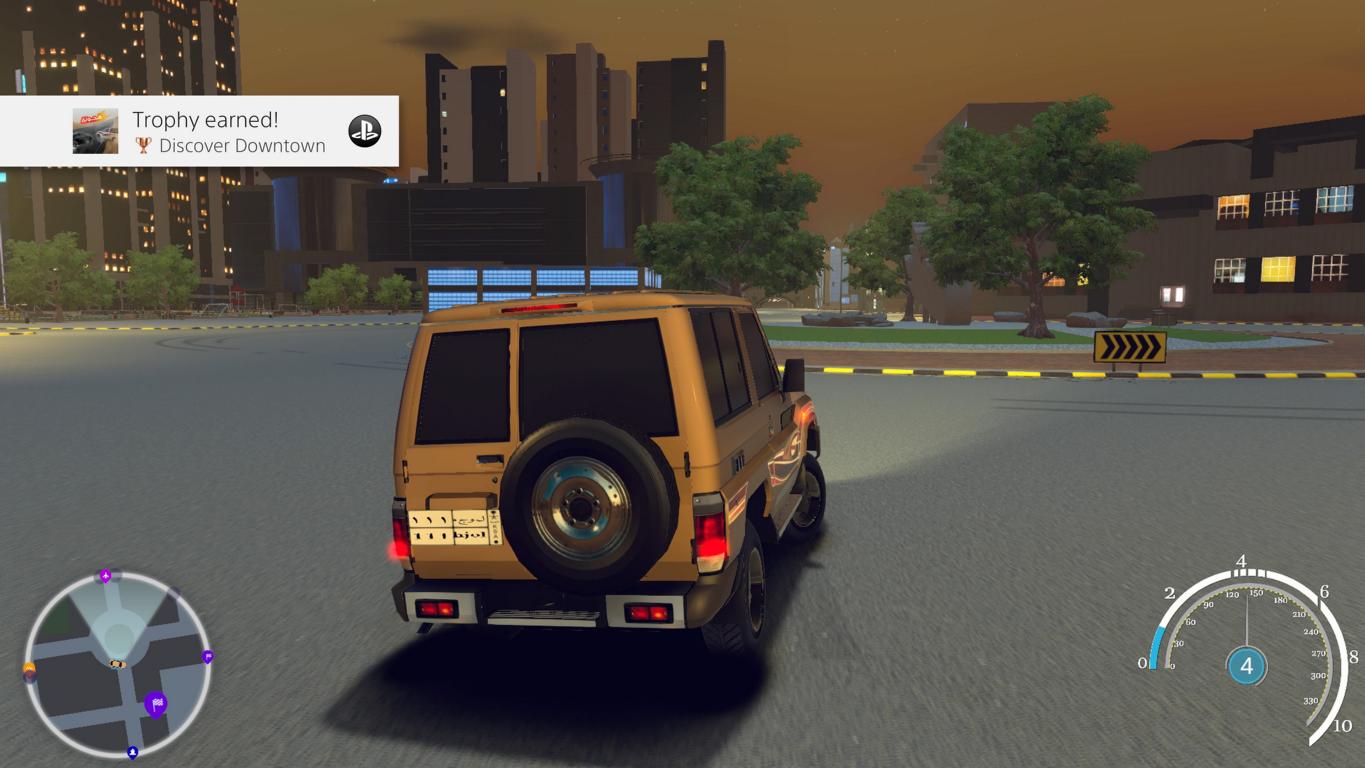The image size is (1365, 768).
Task: Select the blue person marker on the minimap
Action: [132, 751]
